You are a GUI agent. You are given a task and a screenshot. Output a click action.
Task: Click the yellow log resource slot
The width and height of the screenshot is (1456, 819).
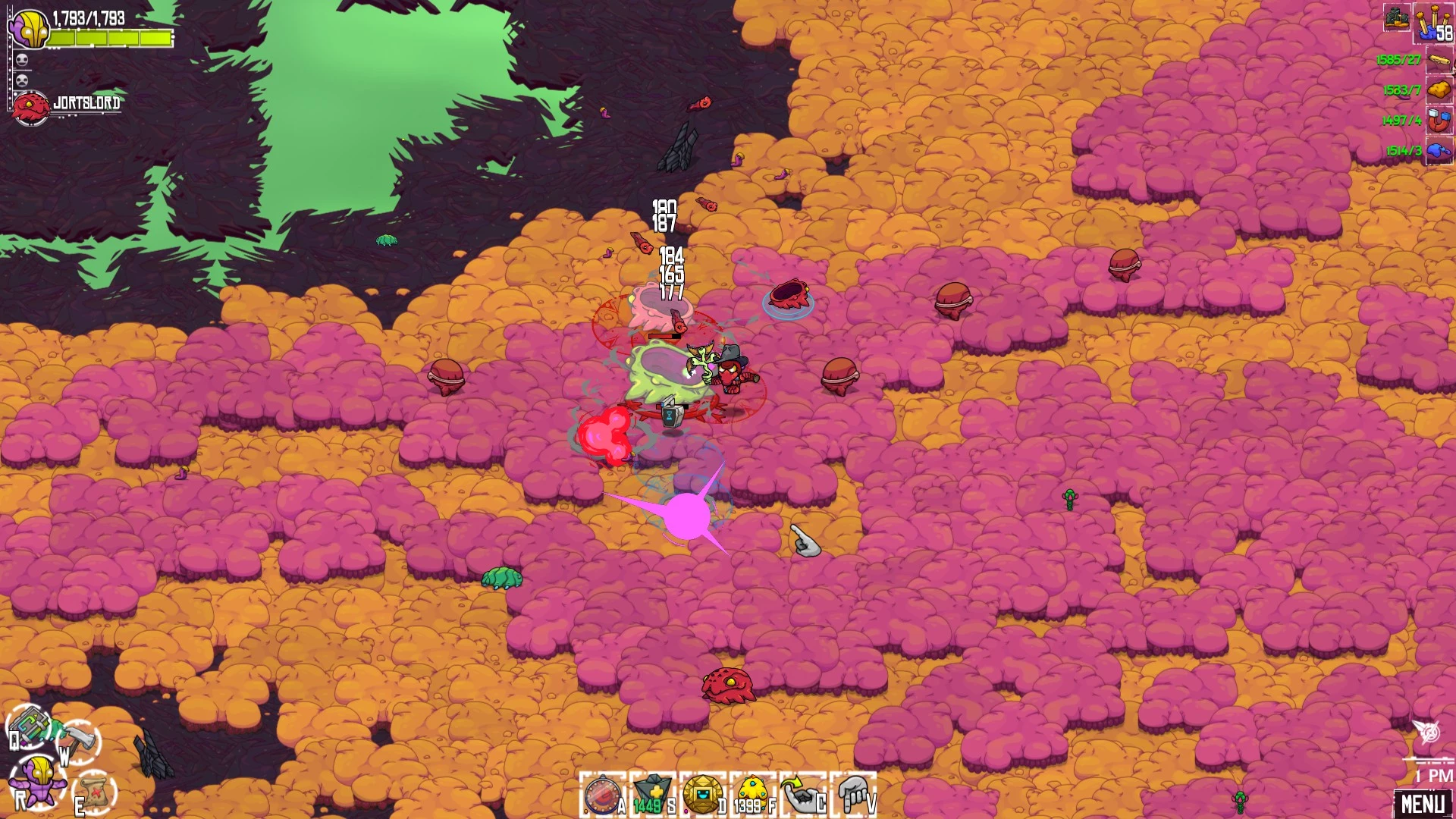1439,60
